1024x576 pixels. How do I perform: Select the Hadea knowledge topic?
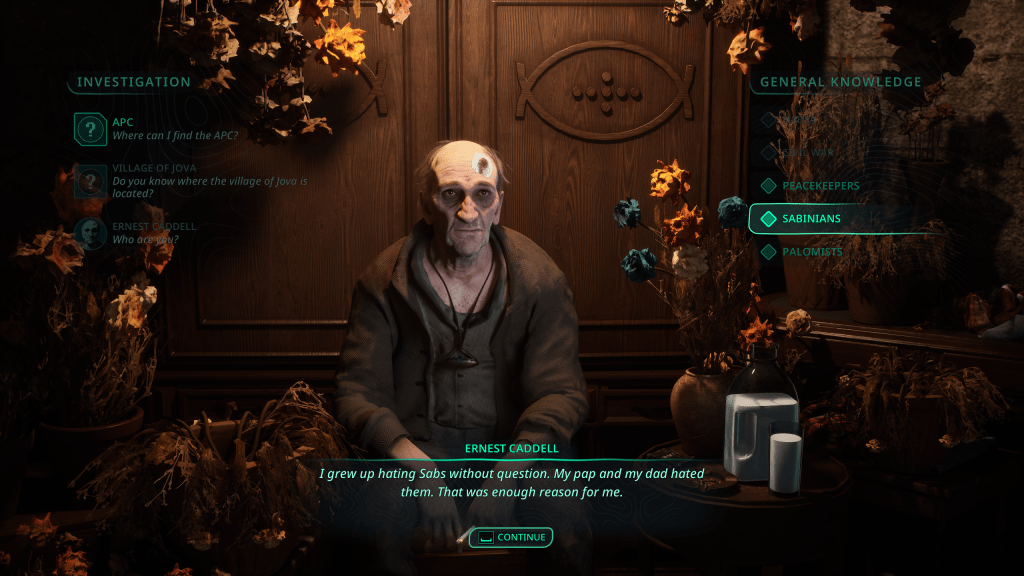800,120
